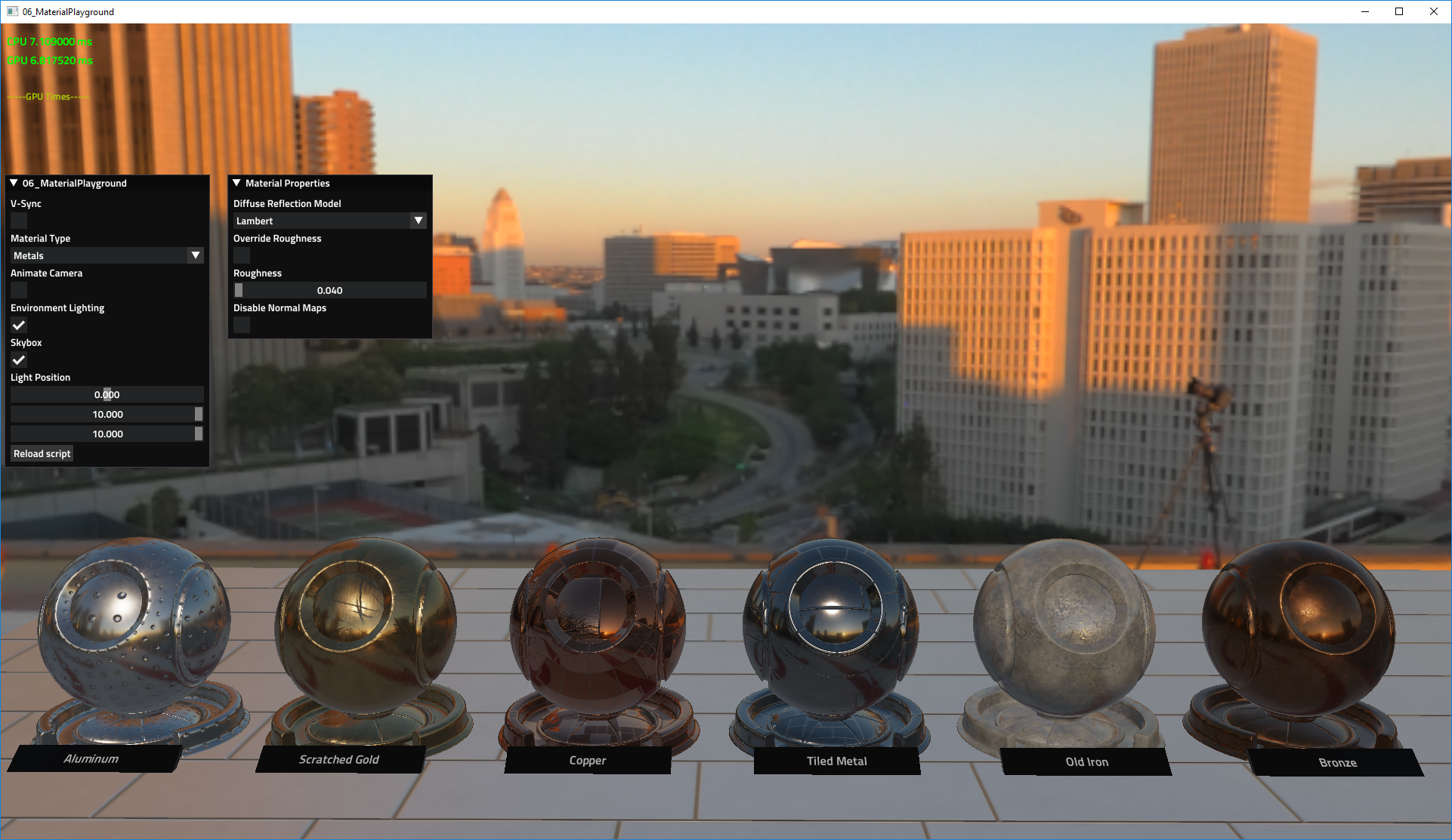Enable Override Roughness
The image size is (1452, 840).
[x=241, y=255]
